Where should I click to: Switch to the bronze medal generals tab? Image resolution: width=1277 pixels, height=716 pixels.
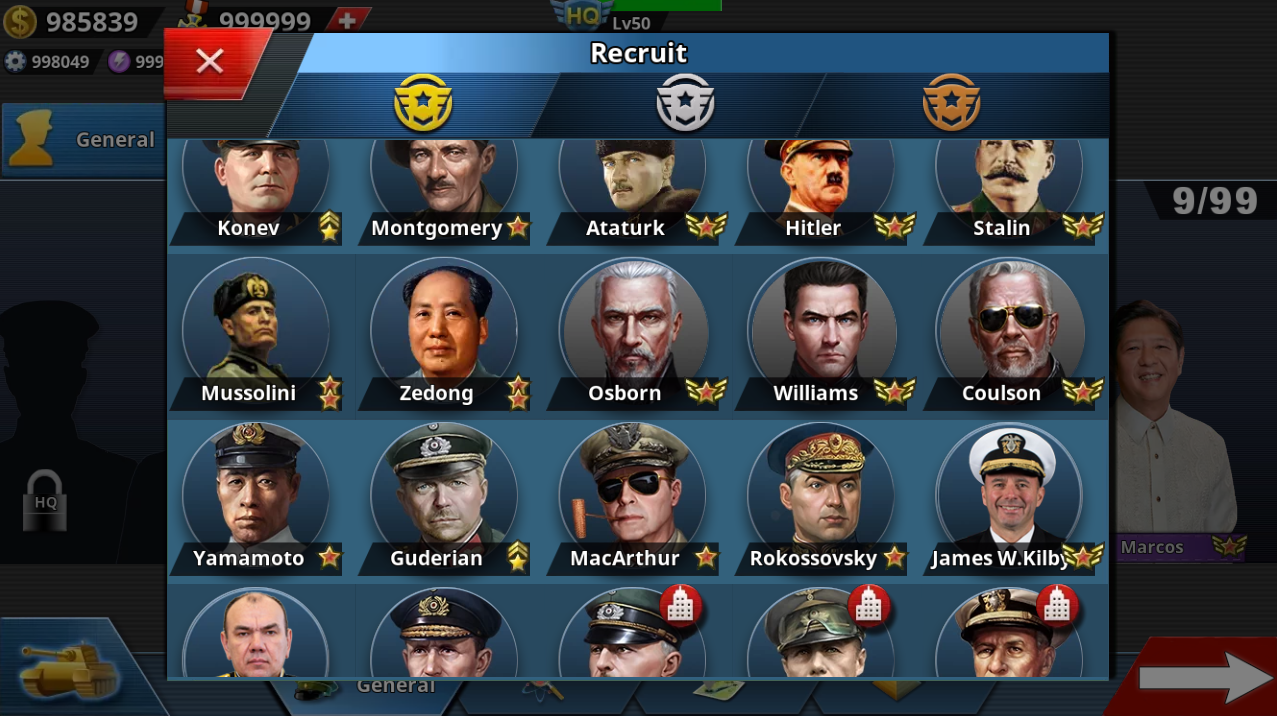click(951, 103)
